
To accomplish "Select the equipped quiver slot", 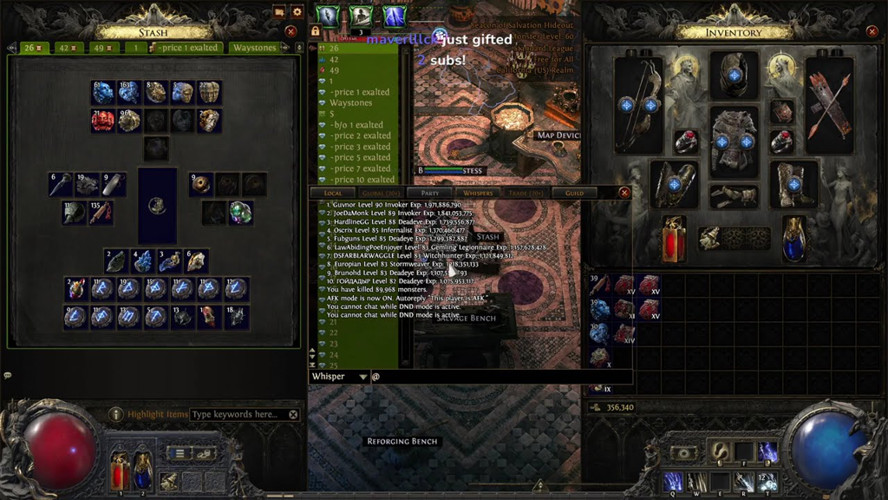I will coord(829,104).
